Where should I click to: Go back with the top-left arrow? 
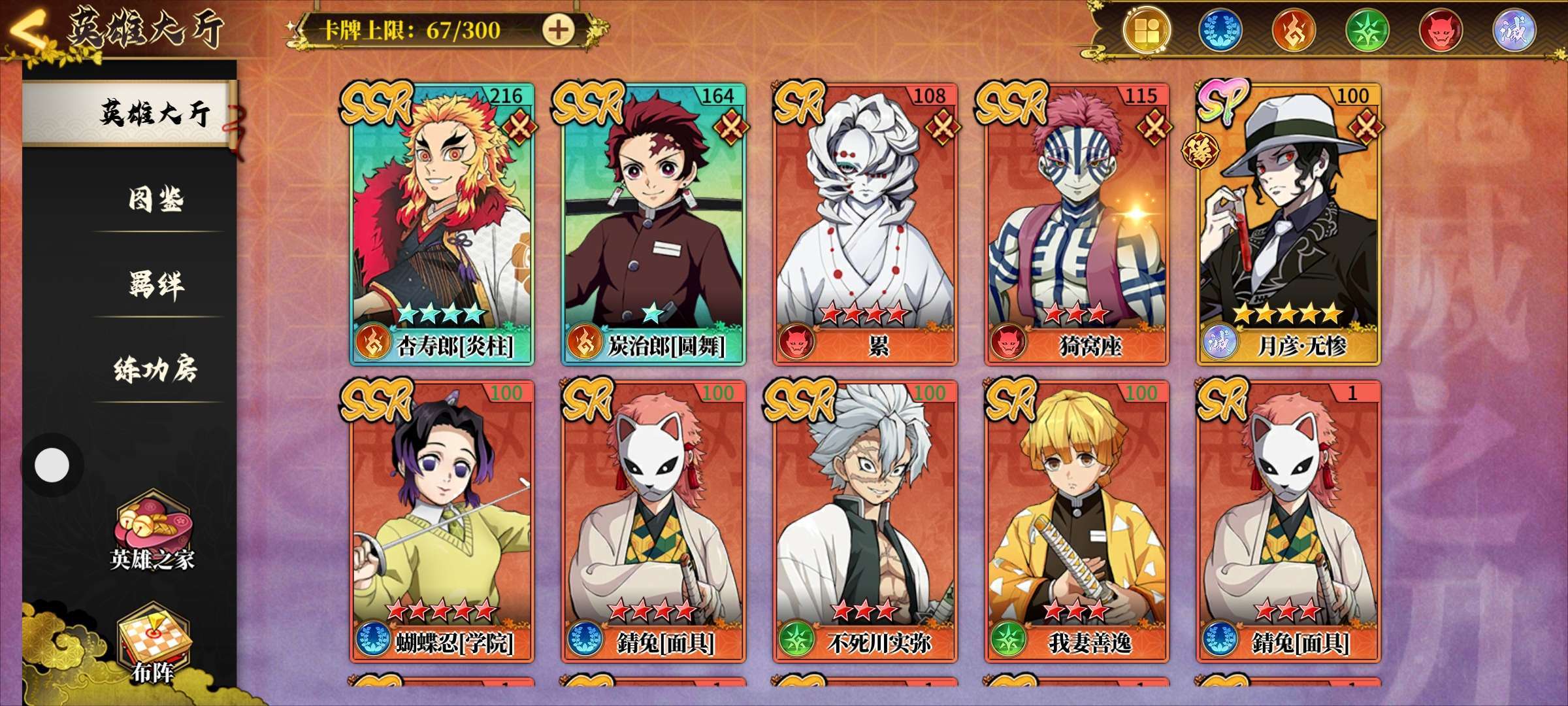coord(27,31)
